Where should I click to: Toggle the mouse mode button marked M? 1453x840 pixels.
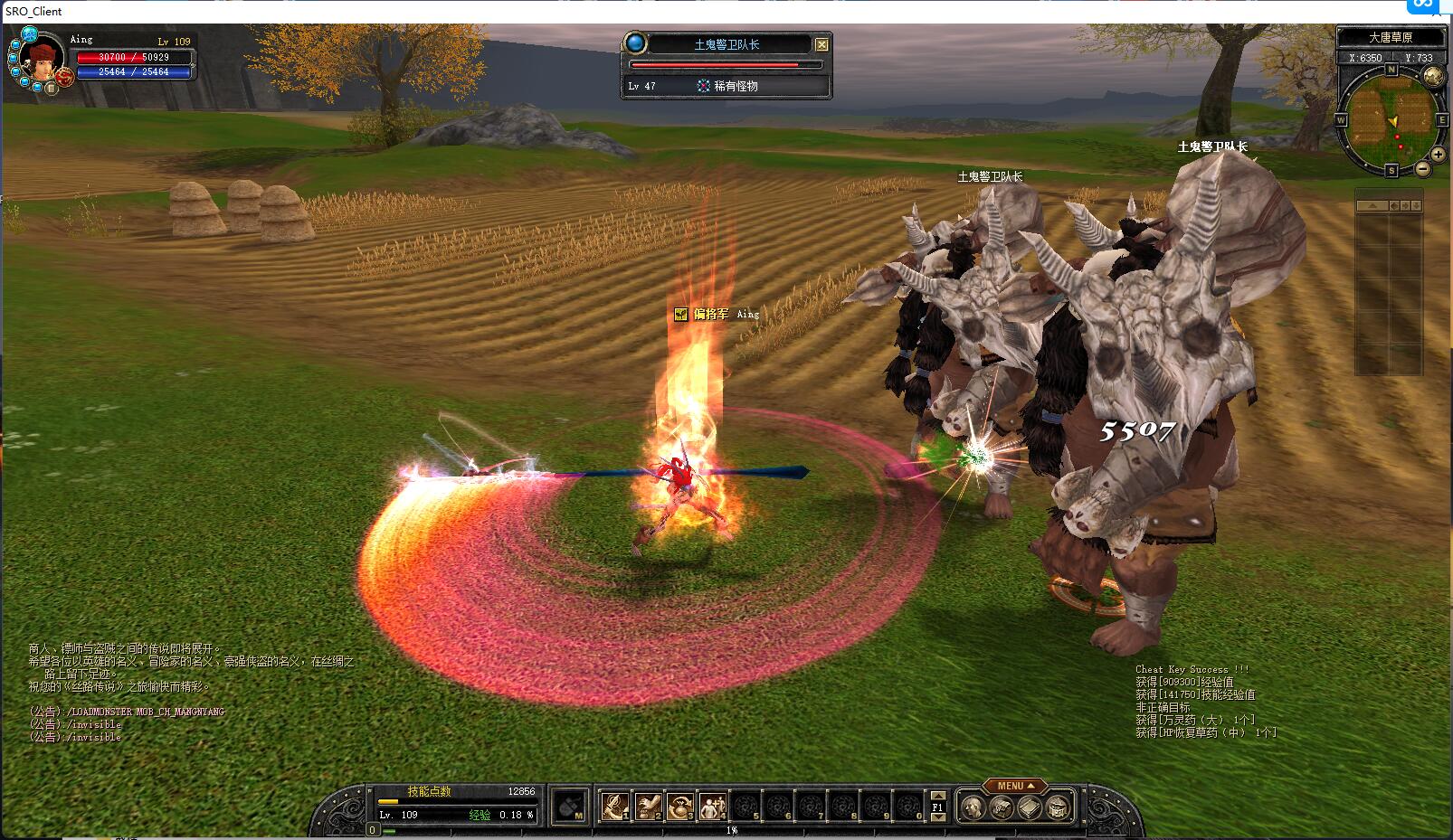[x=570, y=806]
